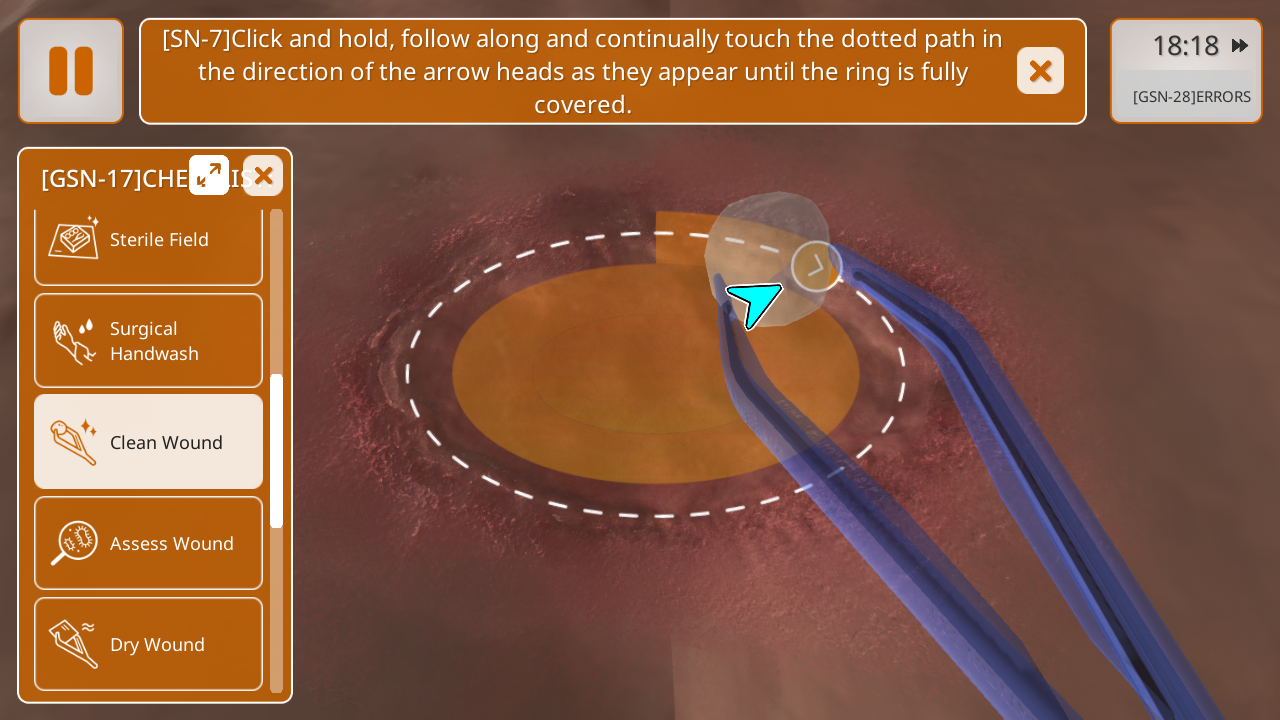Dismiss the instruction banner with its X
Viewport: 1280px width, 720px height.
[1040, 71]
